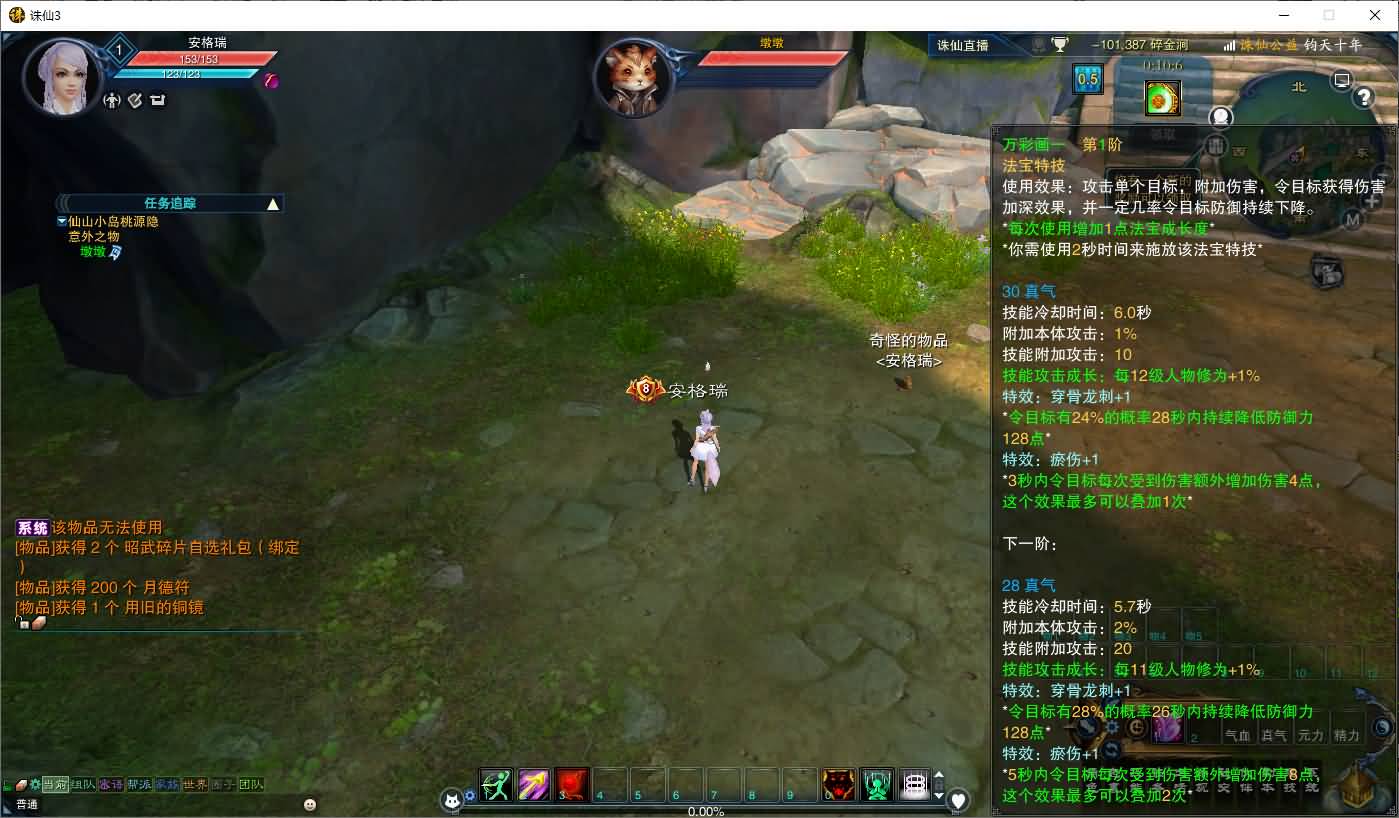Click the trophy icon in the top bar

coord(1060,44)
